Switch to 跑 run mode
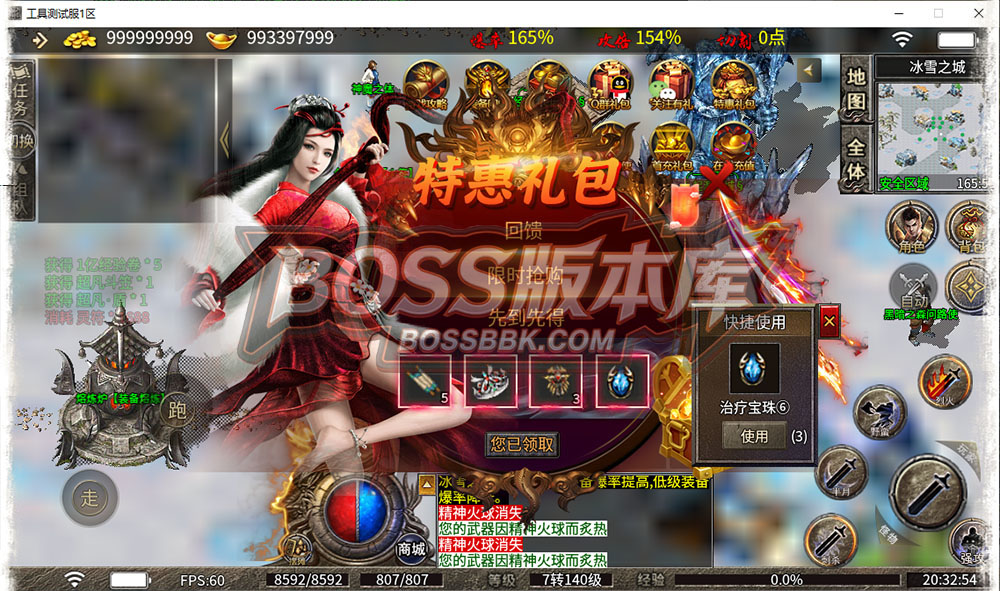This screenshot has width=1000, height=591. pyautogui.click(x=179, y=409)
